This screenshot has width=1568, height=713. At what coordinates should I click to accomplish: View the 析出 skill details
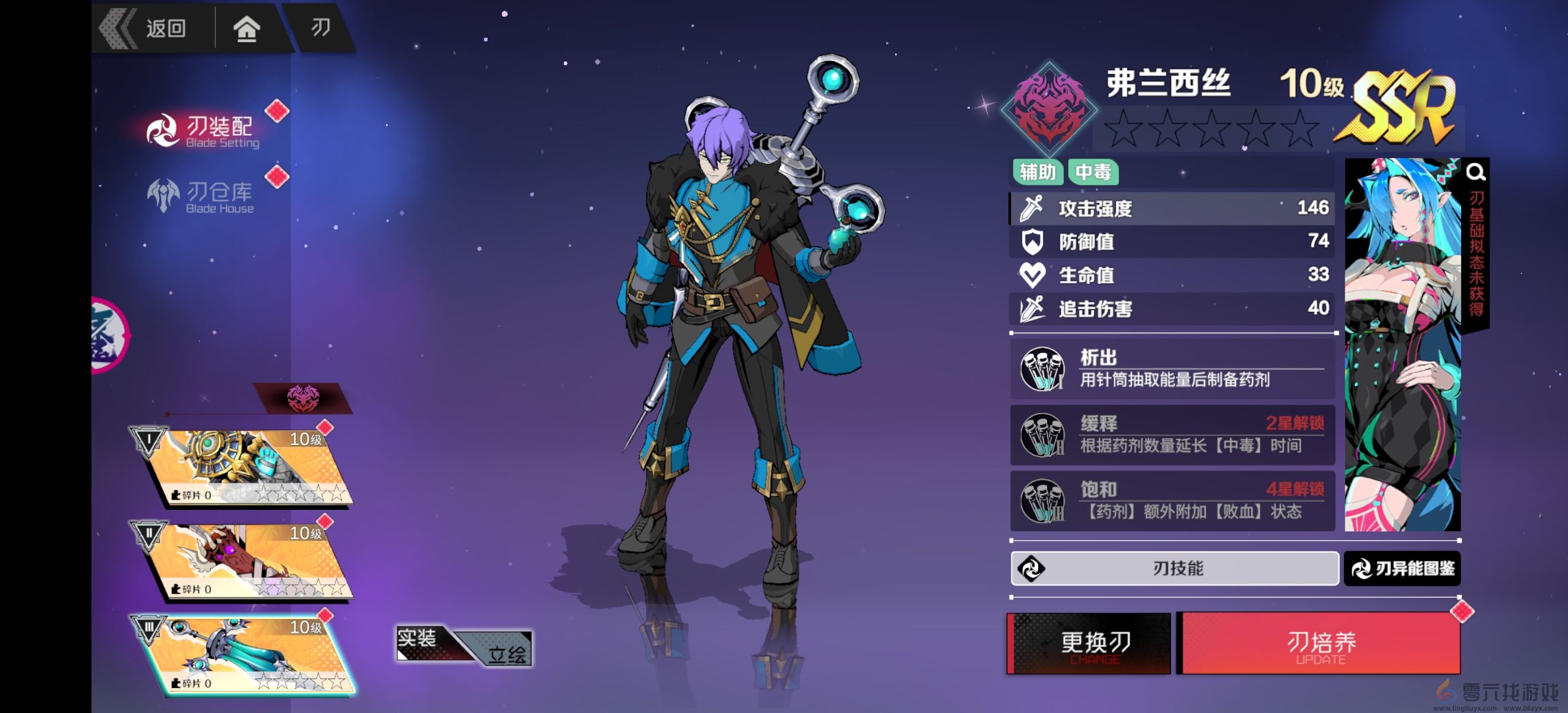click(x=1172, y=369)
